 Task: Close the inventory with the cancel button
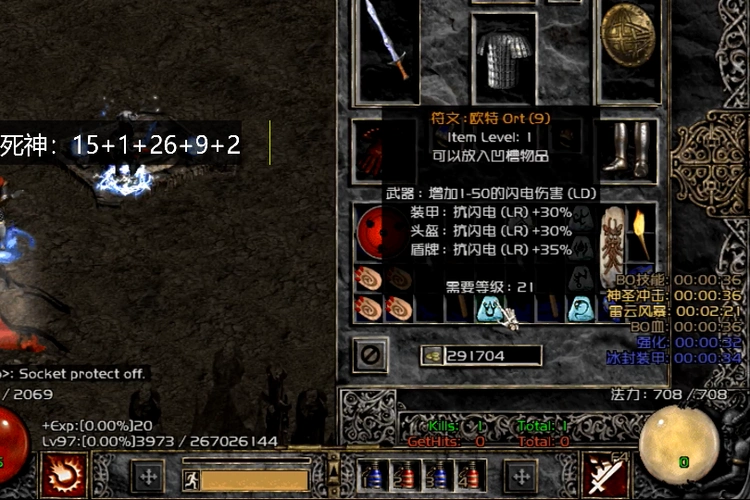pyautogui.click(x=370, y=354)
